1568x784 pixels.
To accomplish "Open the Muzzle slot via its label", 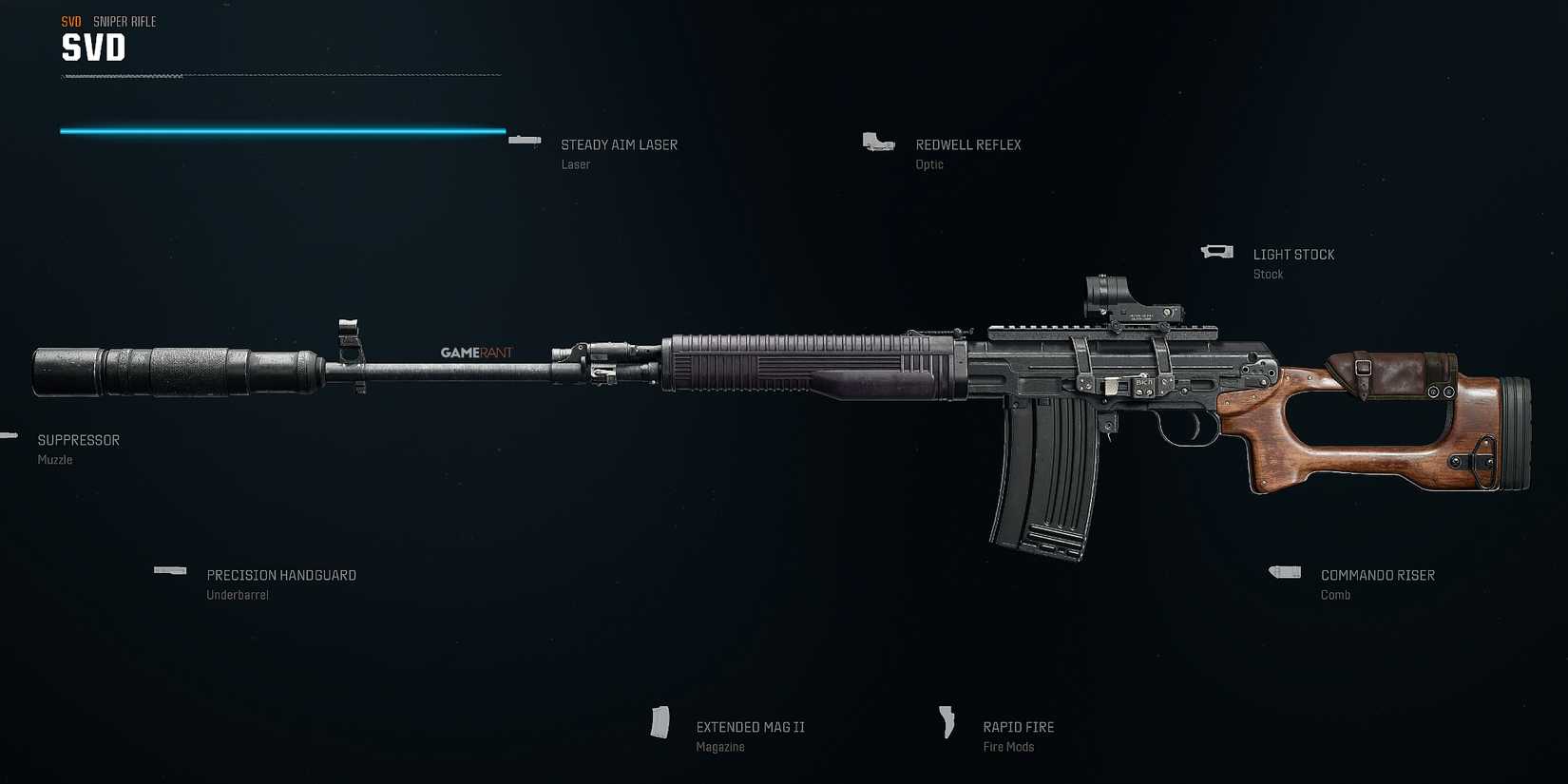I will 54,460.
